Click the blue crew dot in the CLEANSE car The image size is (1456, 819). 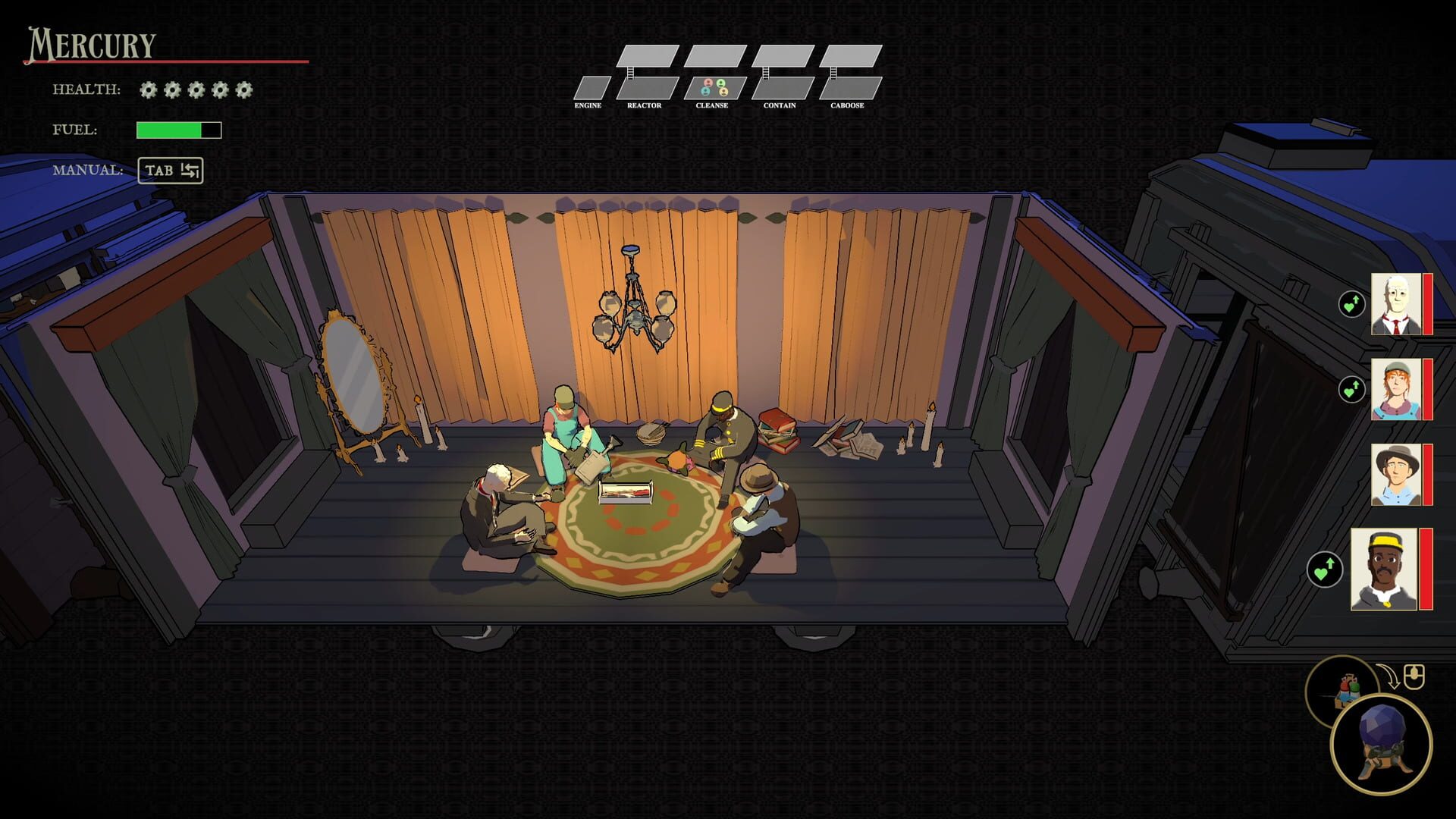(706, 93)
